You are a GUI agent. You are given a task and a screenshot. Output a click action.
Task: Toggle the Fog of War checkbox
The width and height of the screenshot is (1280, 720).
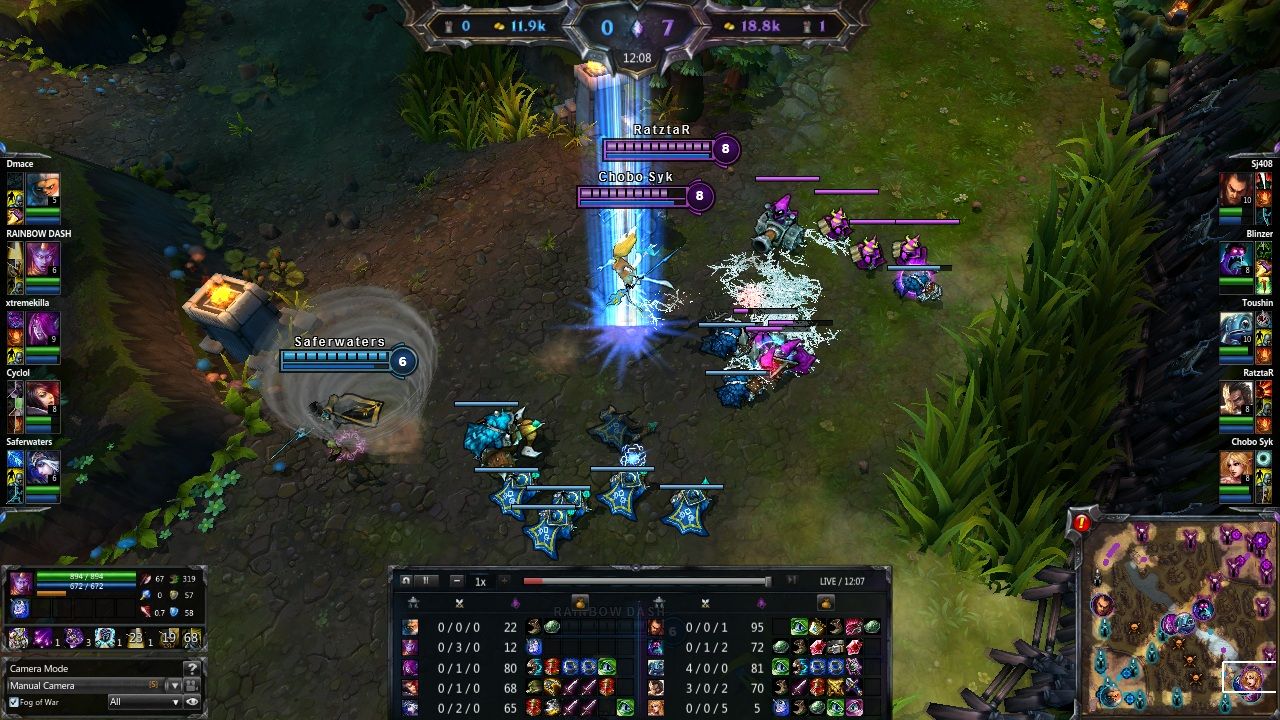pyautogui.click(x=14, y=702)
